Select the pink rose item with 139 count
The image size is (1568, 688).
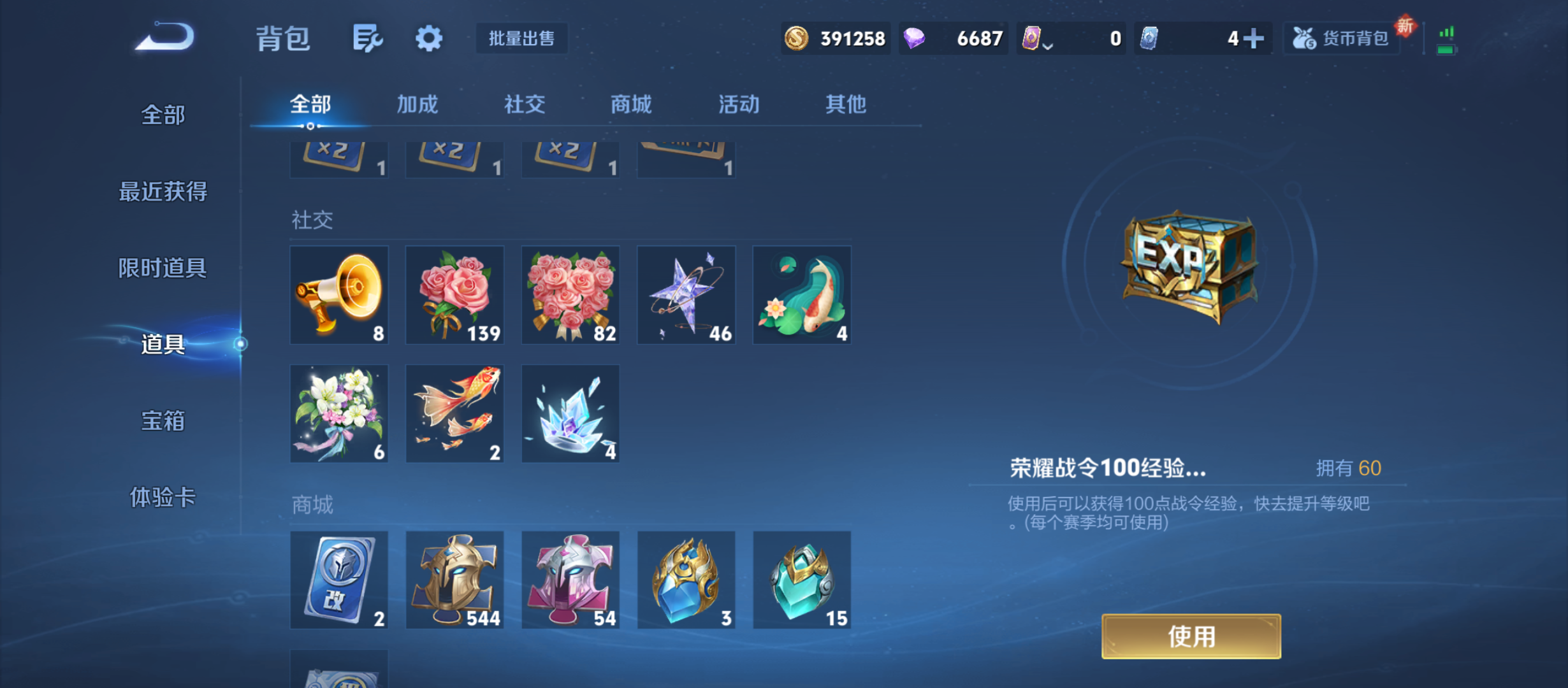pyautogui.click(x=454, y=294)
